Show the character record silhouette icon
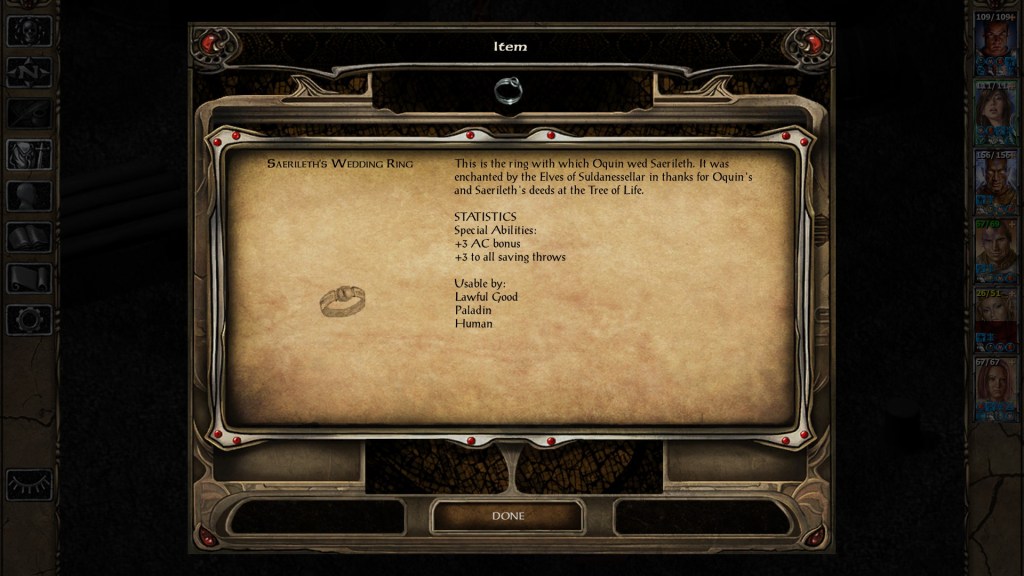Image resolution: width=1024 pixels, height=576 pixels. coord(29,196)
